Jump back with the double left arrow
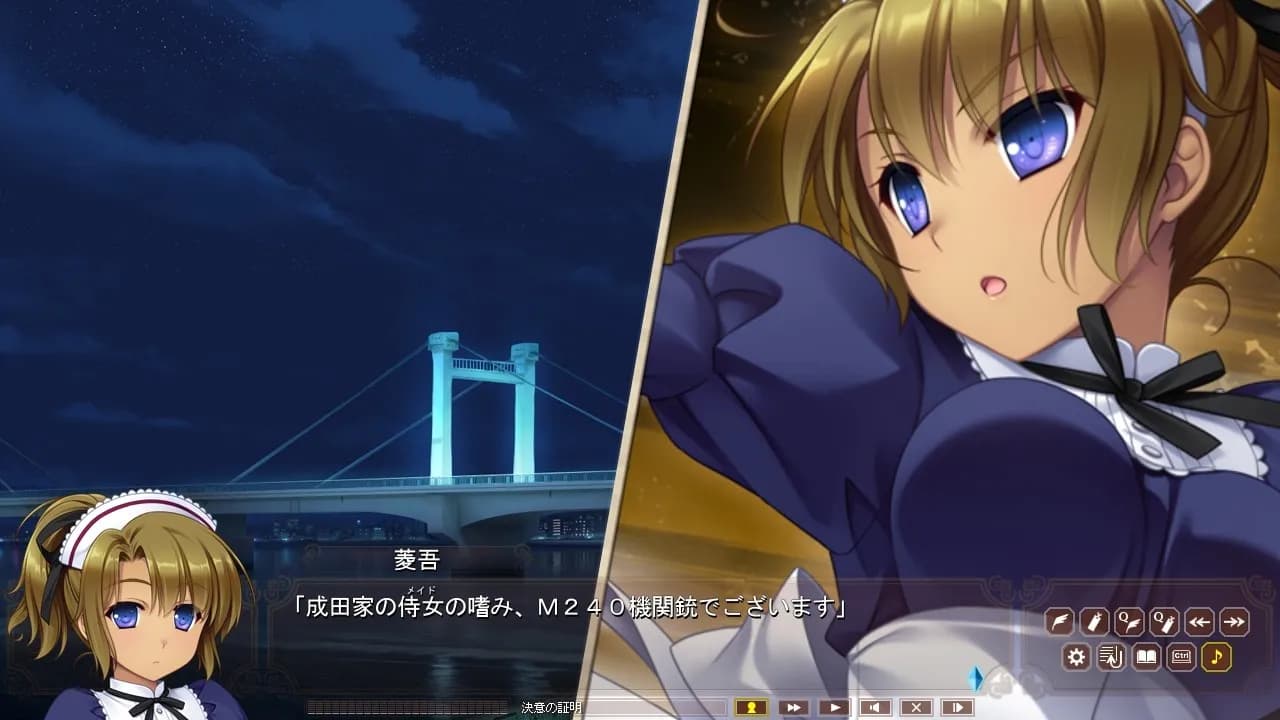 [1199, 621]
